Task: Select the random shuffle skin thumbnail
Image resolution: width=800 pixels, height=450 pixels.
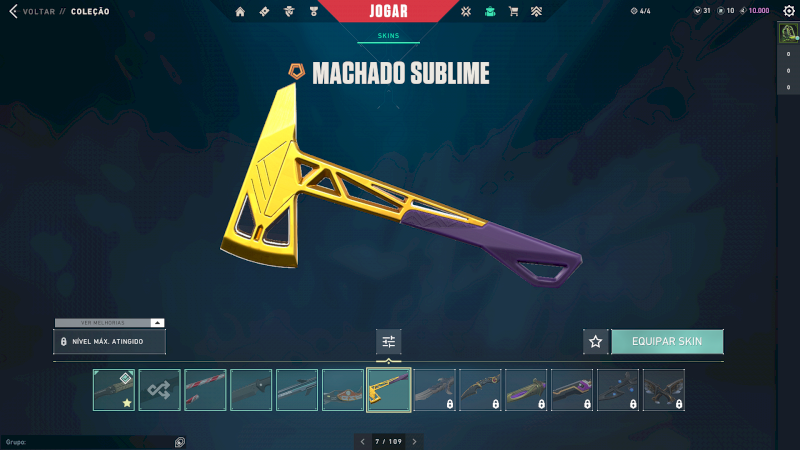Action: pyautogui.click(x=160, y=390)
